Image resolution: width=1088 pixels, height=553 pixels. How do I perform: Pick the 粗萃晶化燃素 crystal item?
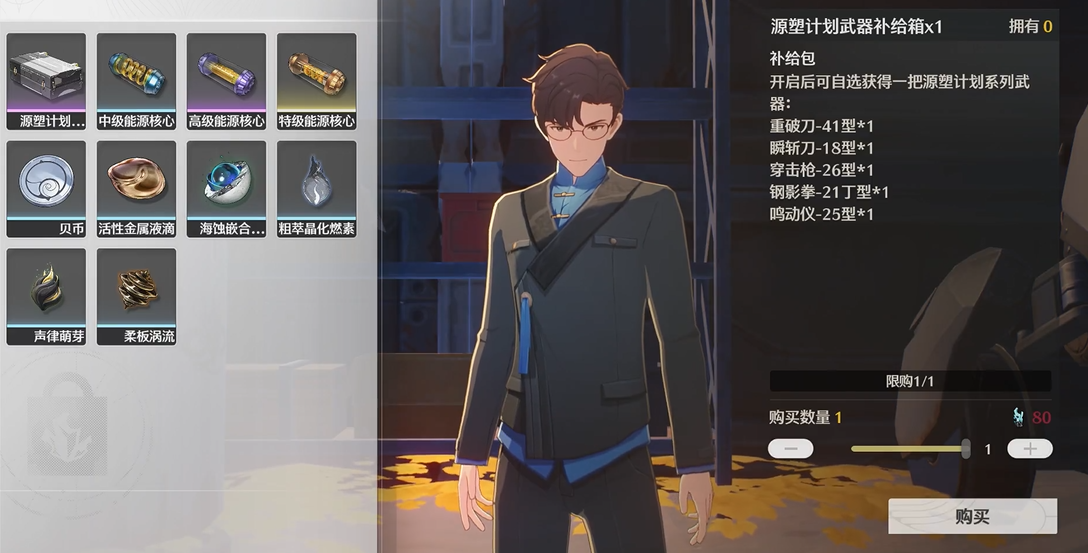pyautogui.click(x=316, y=189)
